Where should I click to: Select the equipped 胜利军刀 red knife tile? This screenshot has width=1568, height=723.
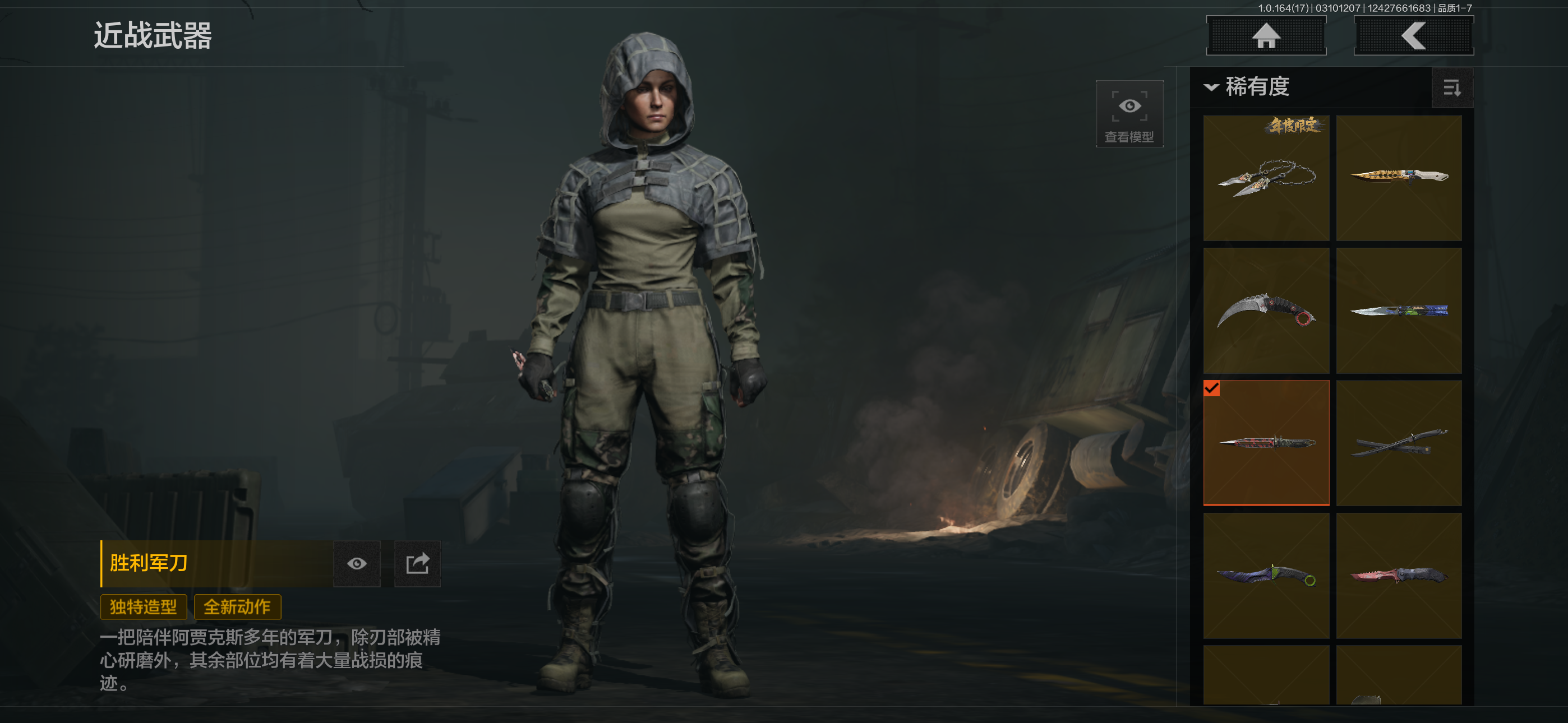point(1266,442)
